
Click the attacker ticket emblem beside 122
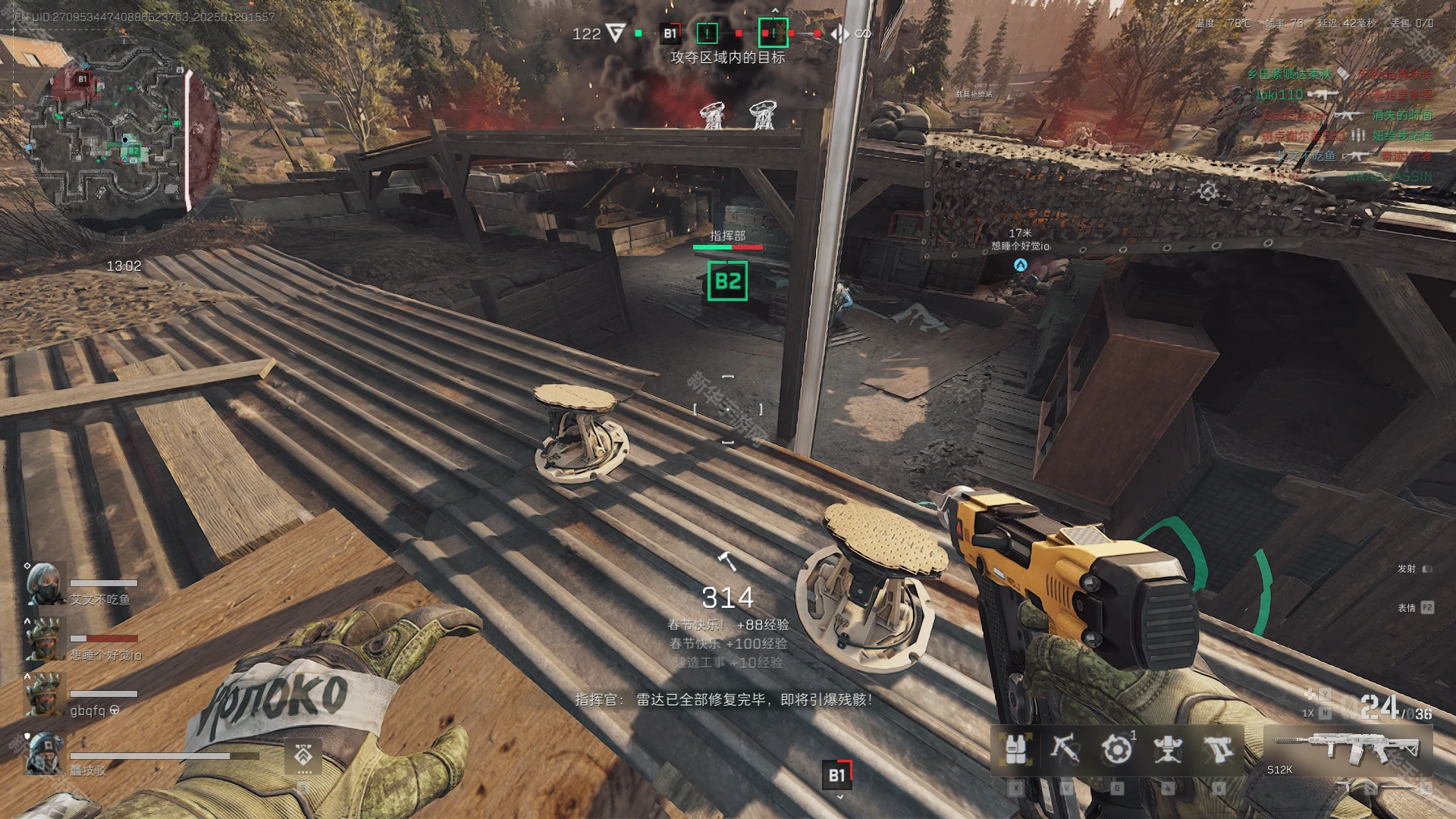(x=616, y=33)
